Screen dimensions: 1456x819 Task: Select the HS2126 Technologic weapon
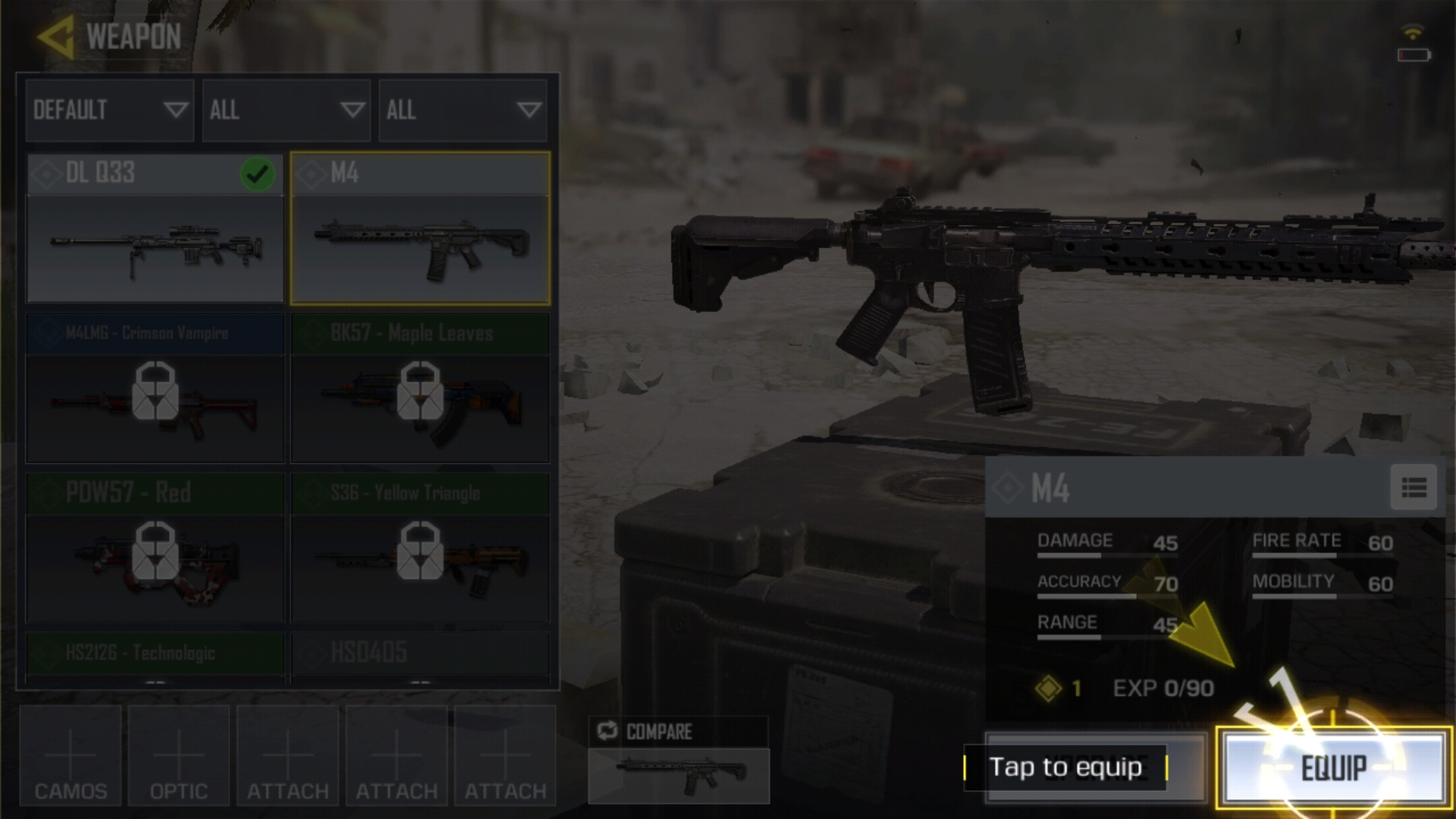155,656
